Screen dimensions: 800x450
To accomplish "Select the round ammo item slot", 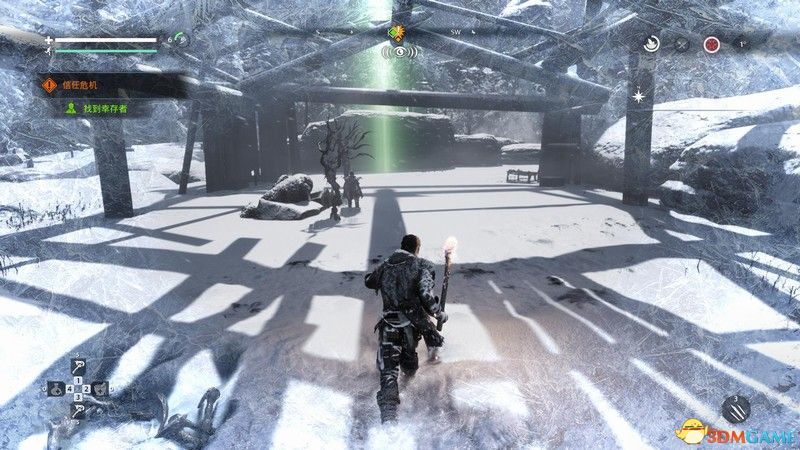I will tap(738, 409).
